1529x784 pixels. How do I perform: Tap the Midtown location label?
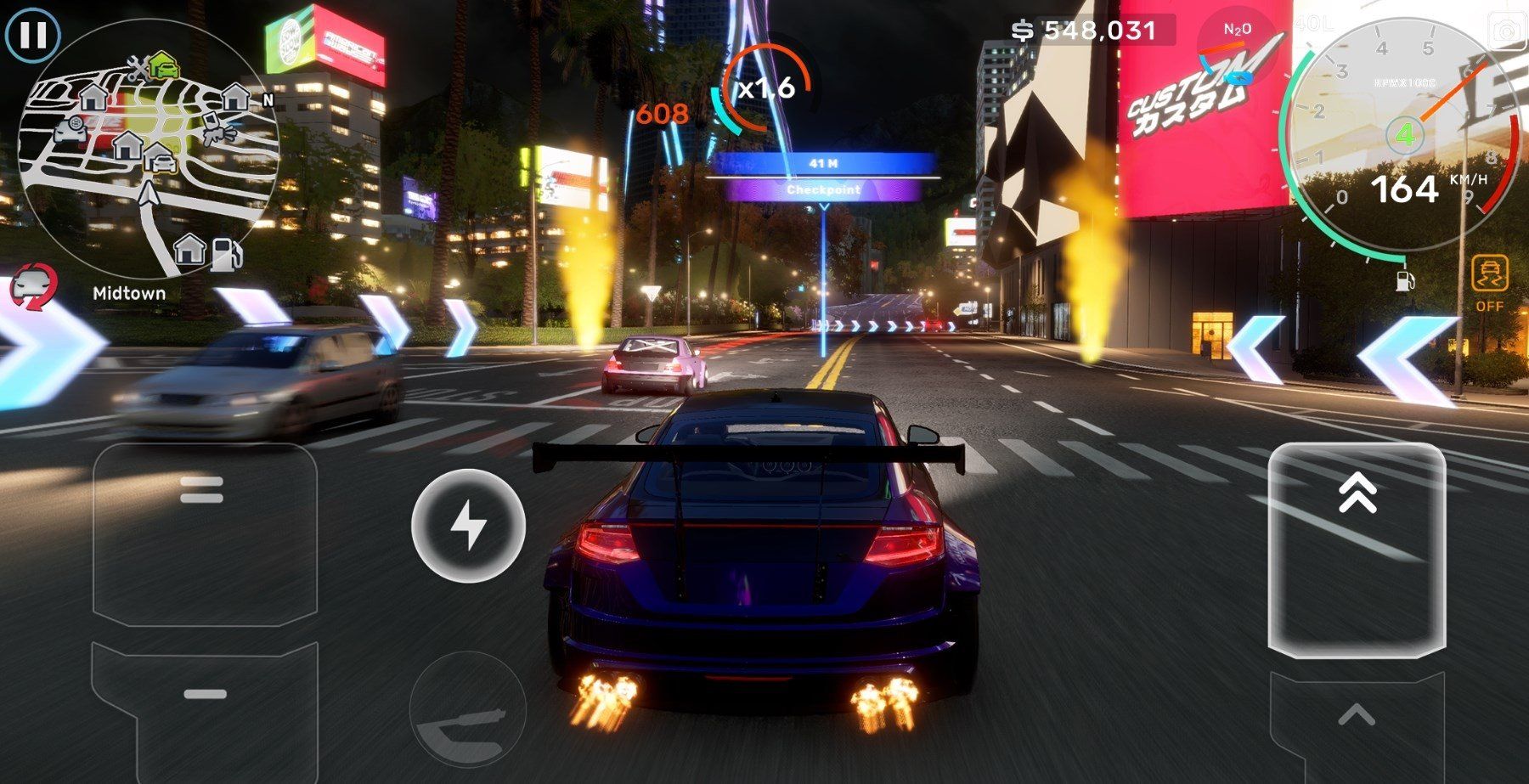pyautogui.click(x=128, y=293)
